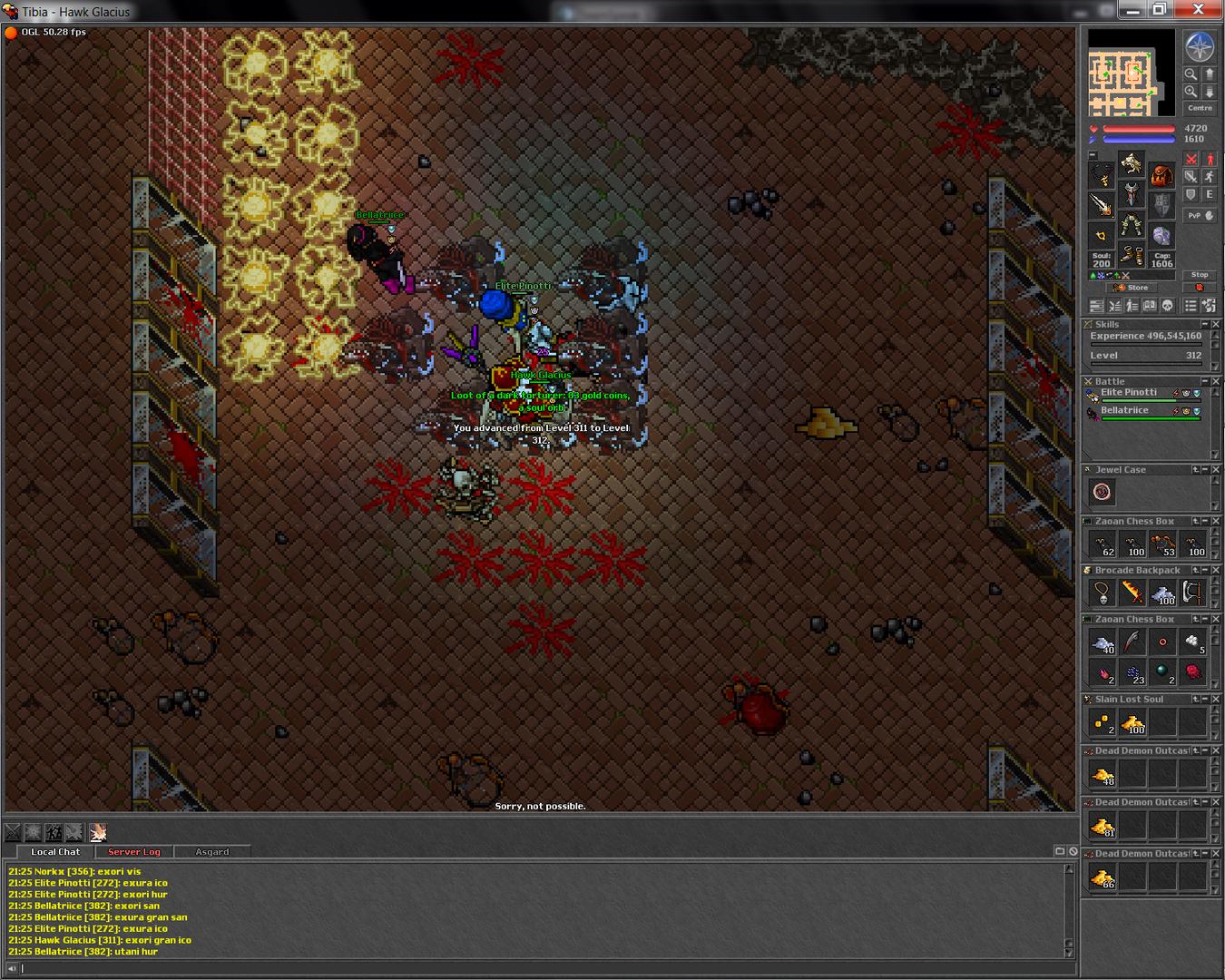The image size is (1225, 980).
Task: Select the equipped sword weapon slot
Action: 1102,205
